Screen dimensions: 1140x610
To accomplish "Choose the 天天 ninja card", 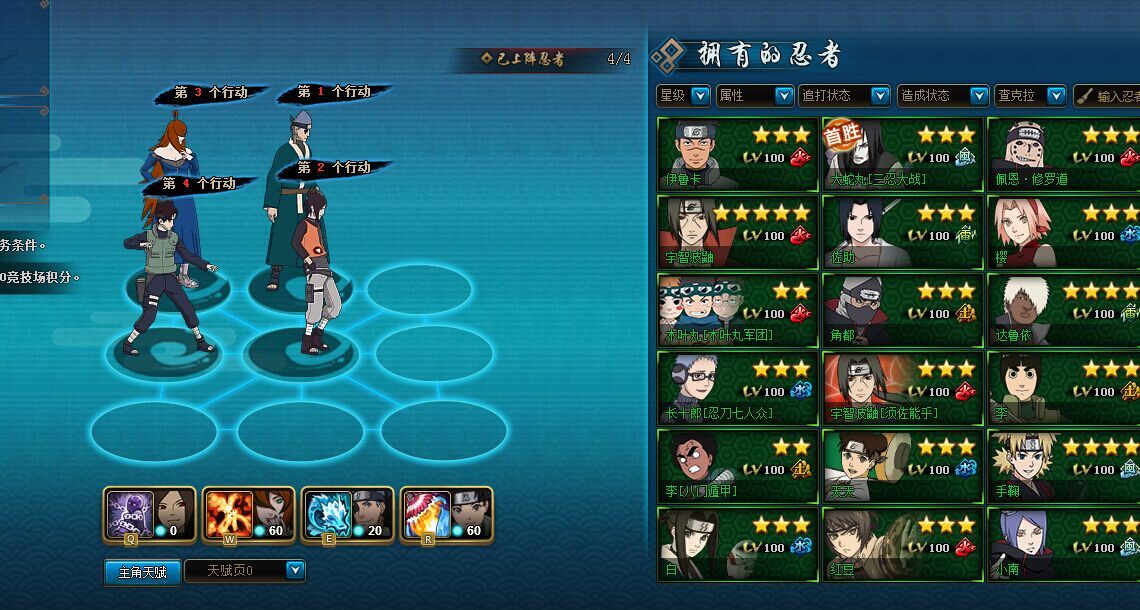I will pos(902,466).
